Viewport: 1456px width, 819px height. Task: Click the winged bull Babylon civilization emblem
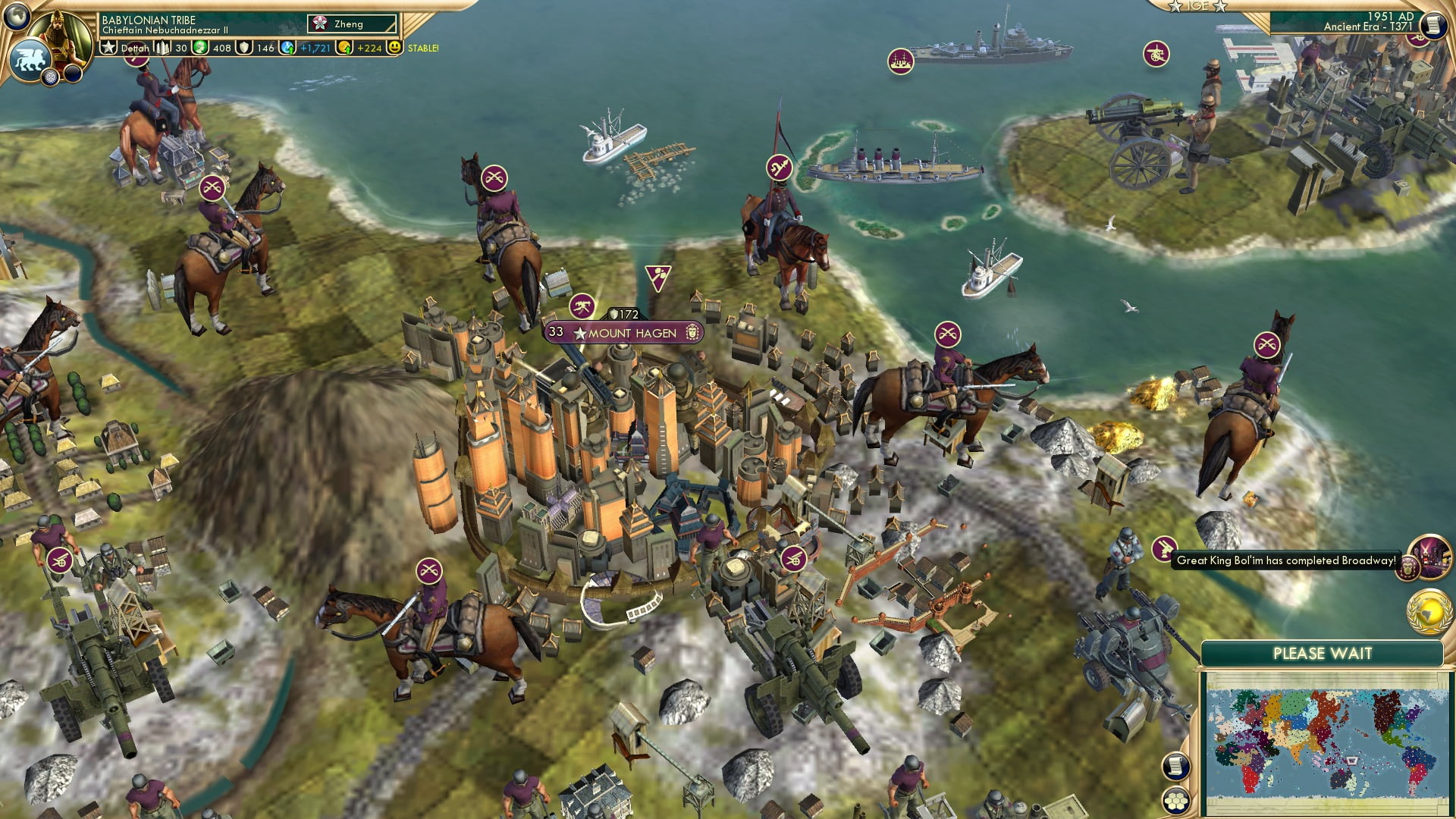click(x=30, y=60)
